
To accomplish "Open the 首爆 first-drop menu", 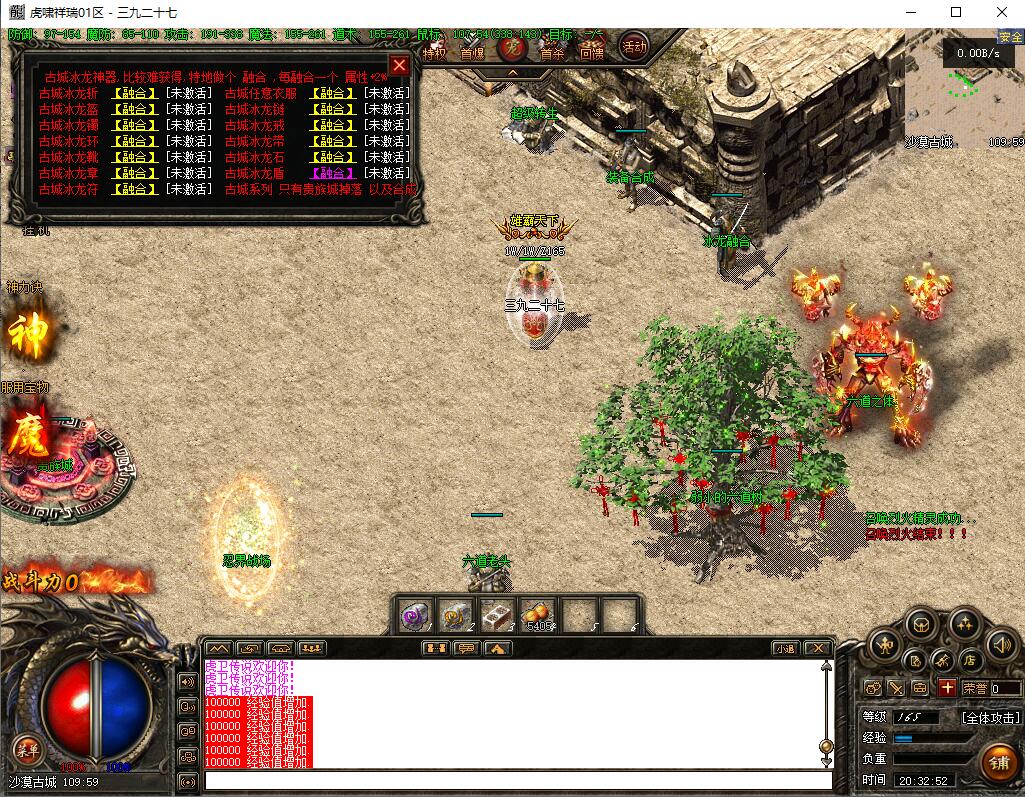I will pos(472,53).
